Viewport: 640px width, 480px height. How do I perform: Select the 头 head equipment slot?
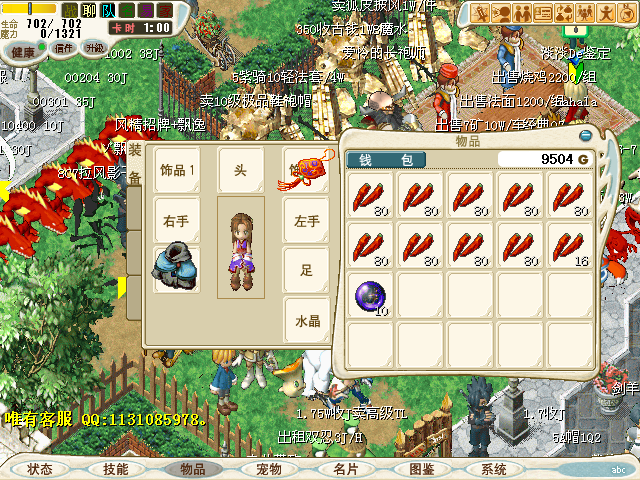tap(240, 169)
